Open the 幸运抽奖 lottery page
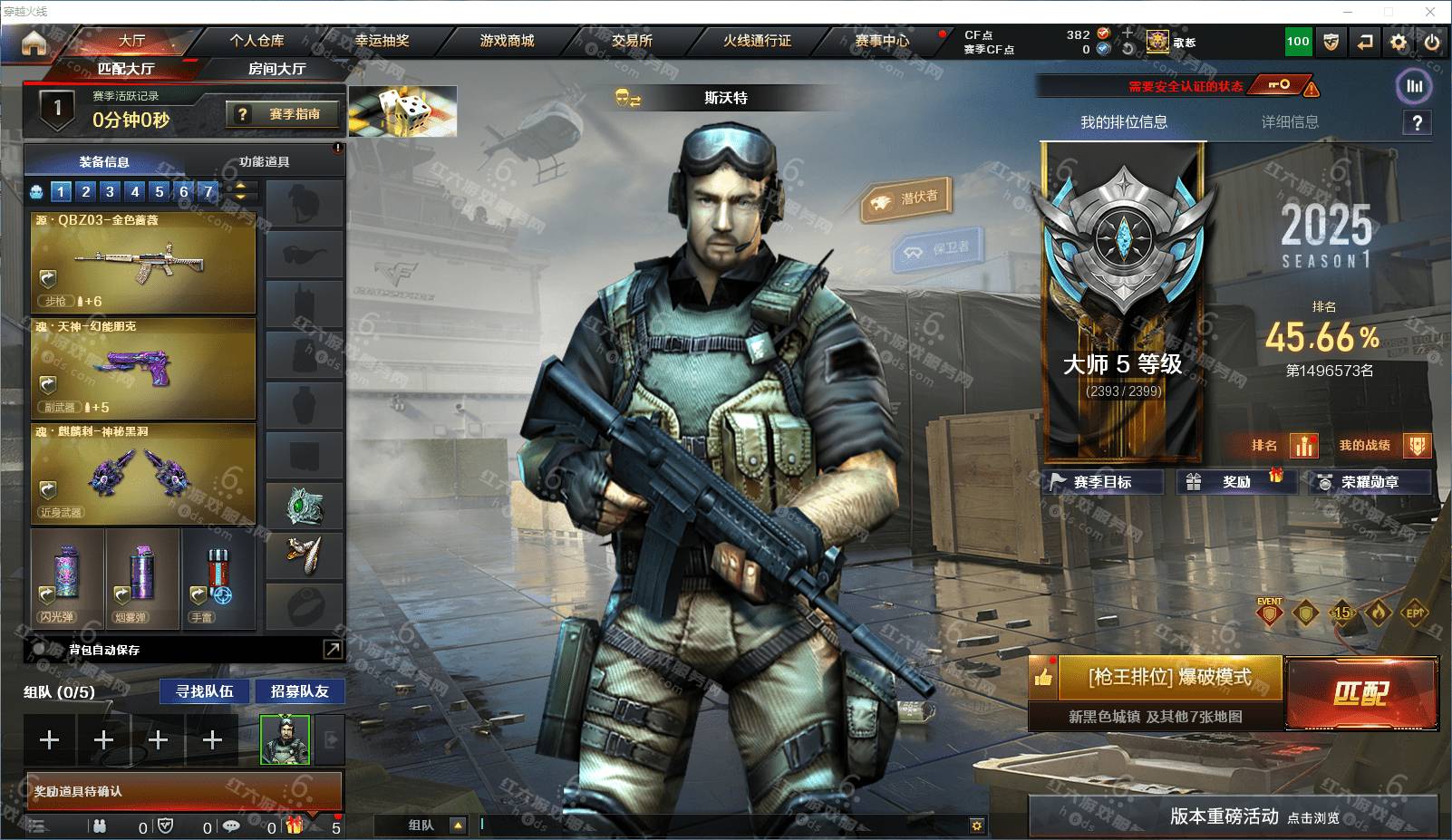Image resolution: width=1452 pixels, height=840 pixels. point(382,41)
